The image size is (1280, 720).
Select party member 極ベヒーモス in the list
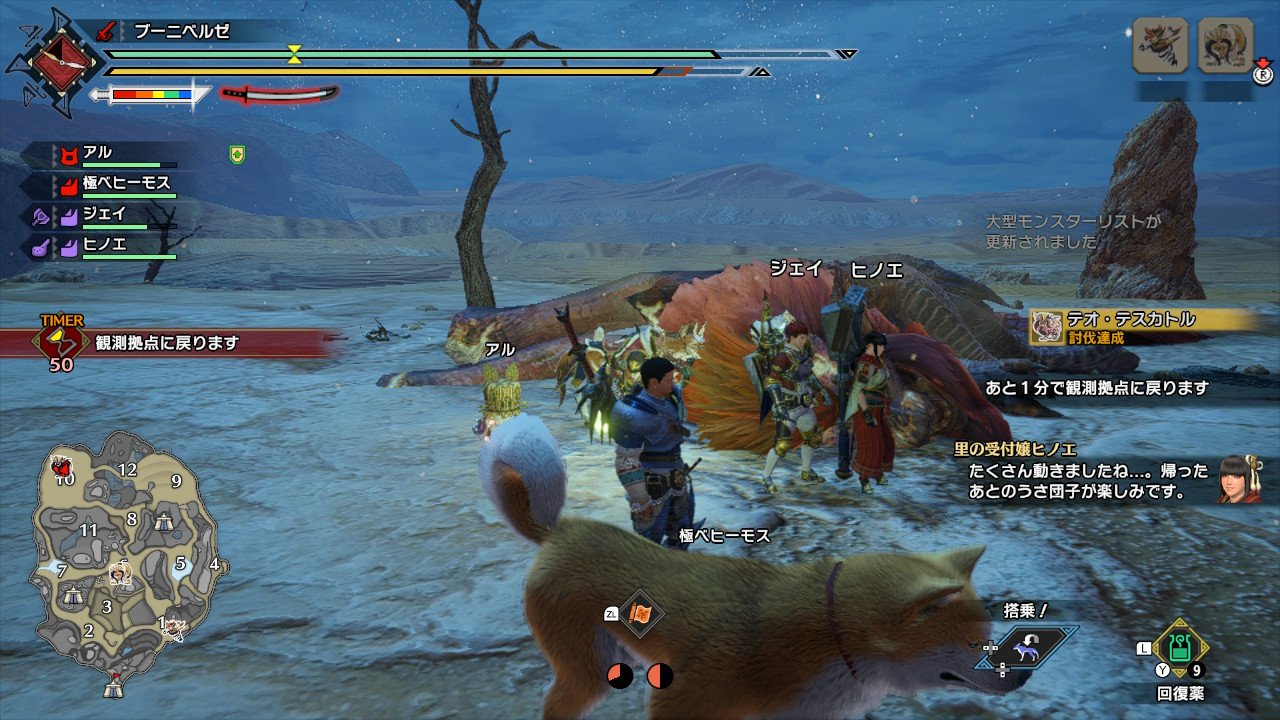click(x=126, y=183)
